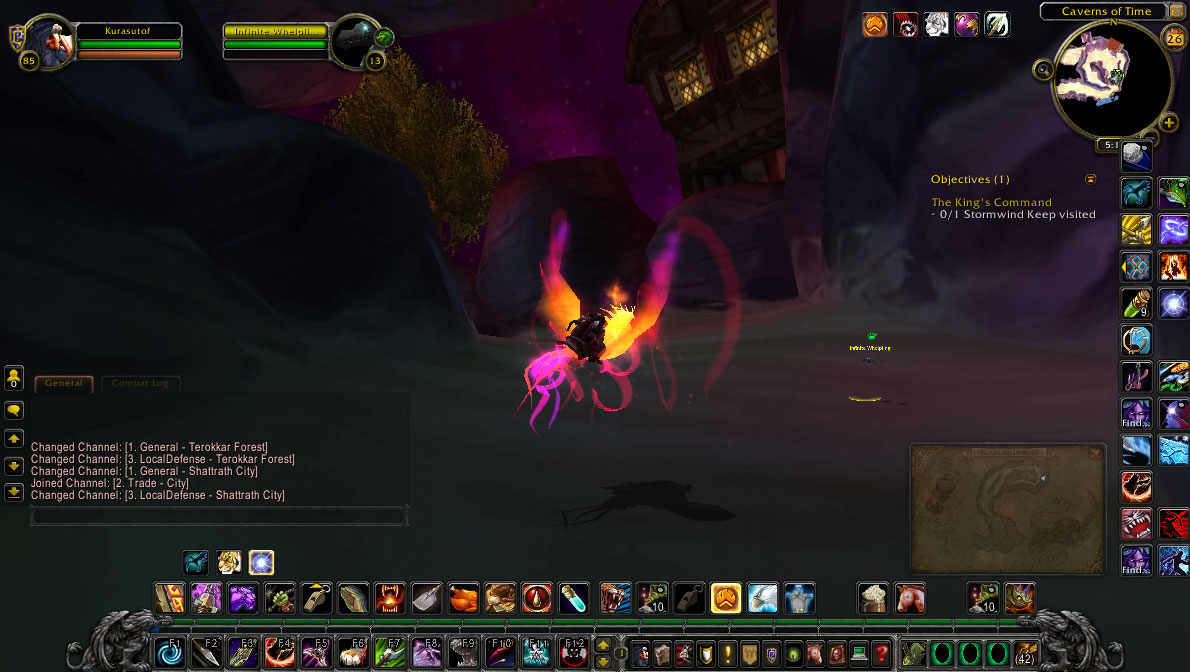The image size is (1190, 672).
Task: Use the blue potion vial
Action: pyautogui.click(x=573, y=598)
